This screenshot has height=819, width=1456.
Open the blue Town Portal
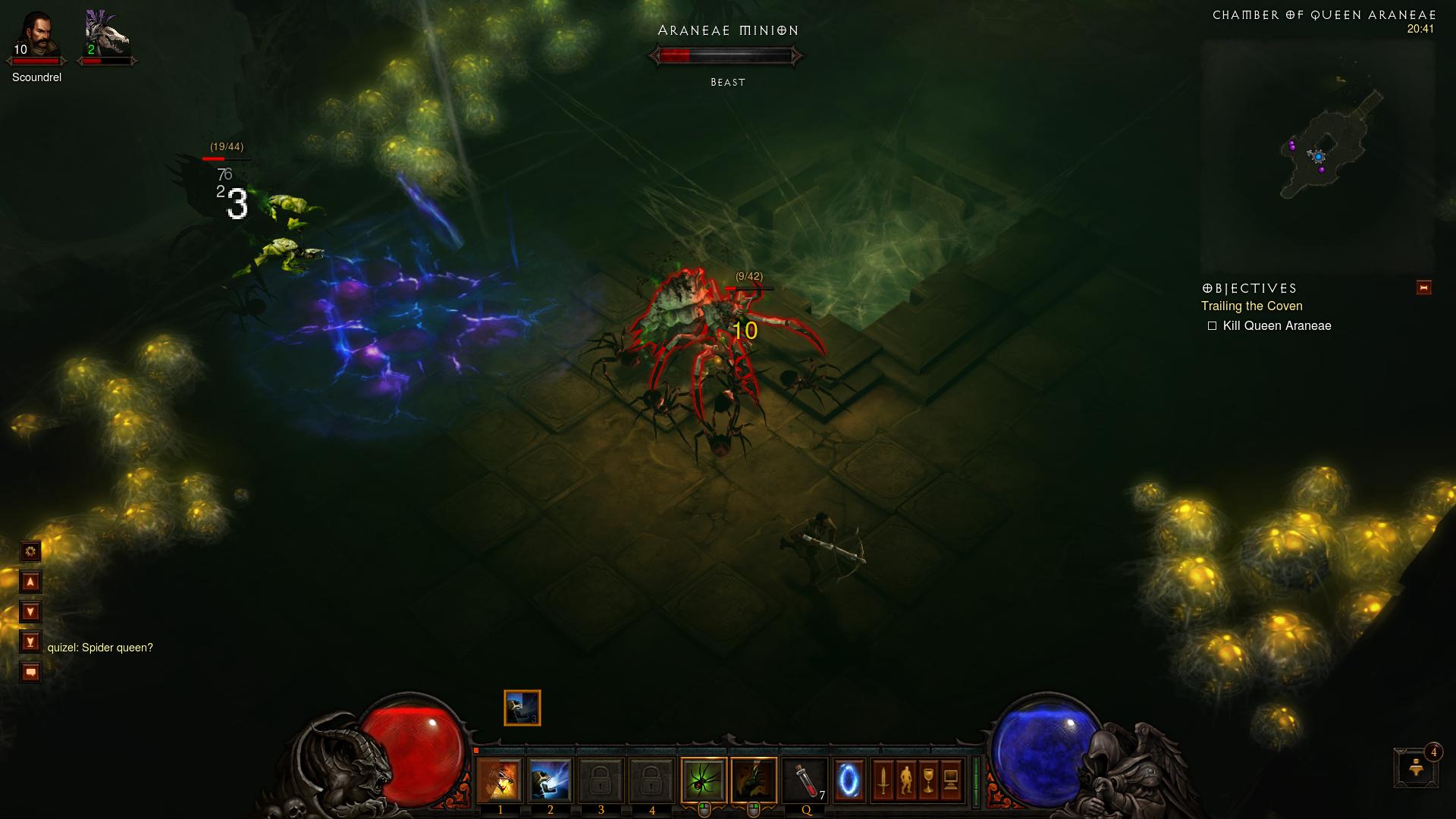pyautogui.click(x=849, y=780)
